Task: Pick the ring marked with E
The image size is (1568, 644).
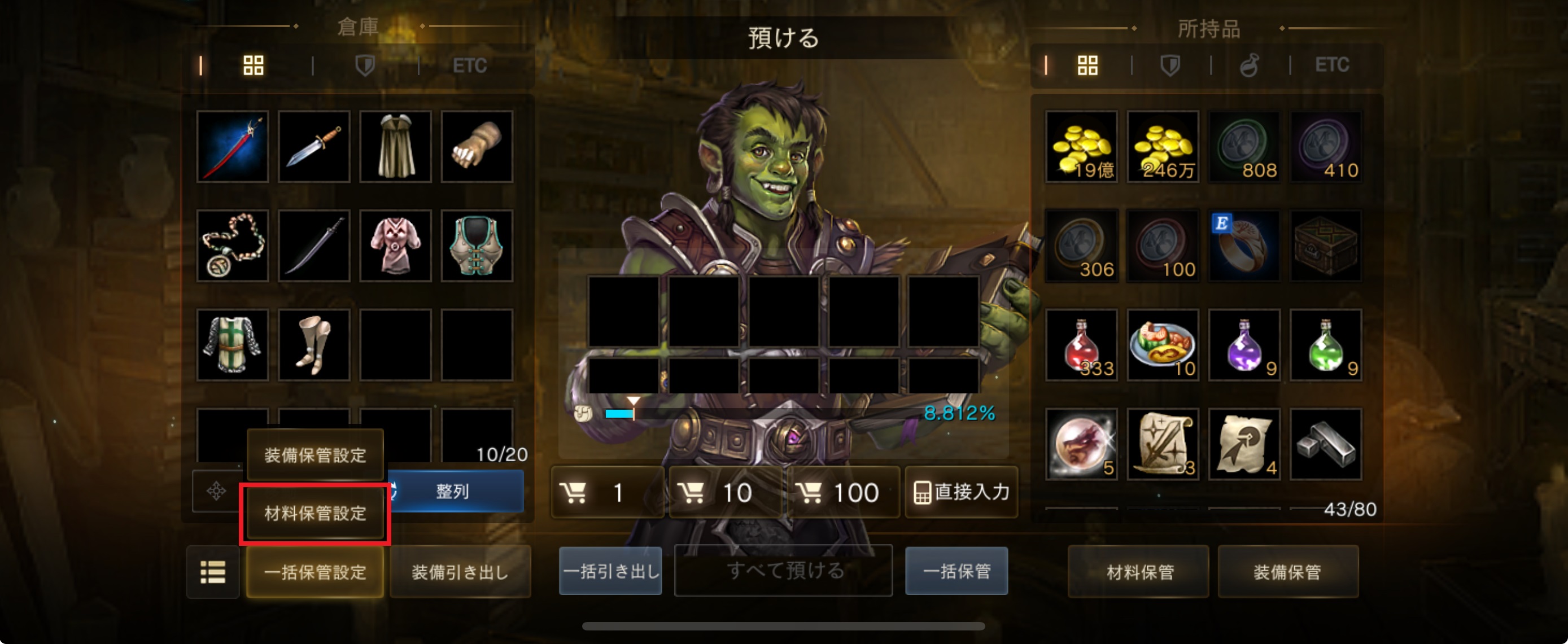Action: [1243, 246]
